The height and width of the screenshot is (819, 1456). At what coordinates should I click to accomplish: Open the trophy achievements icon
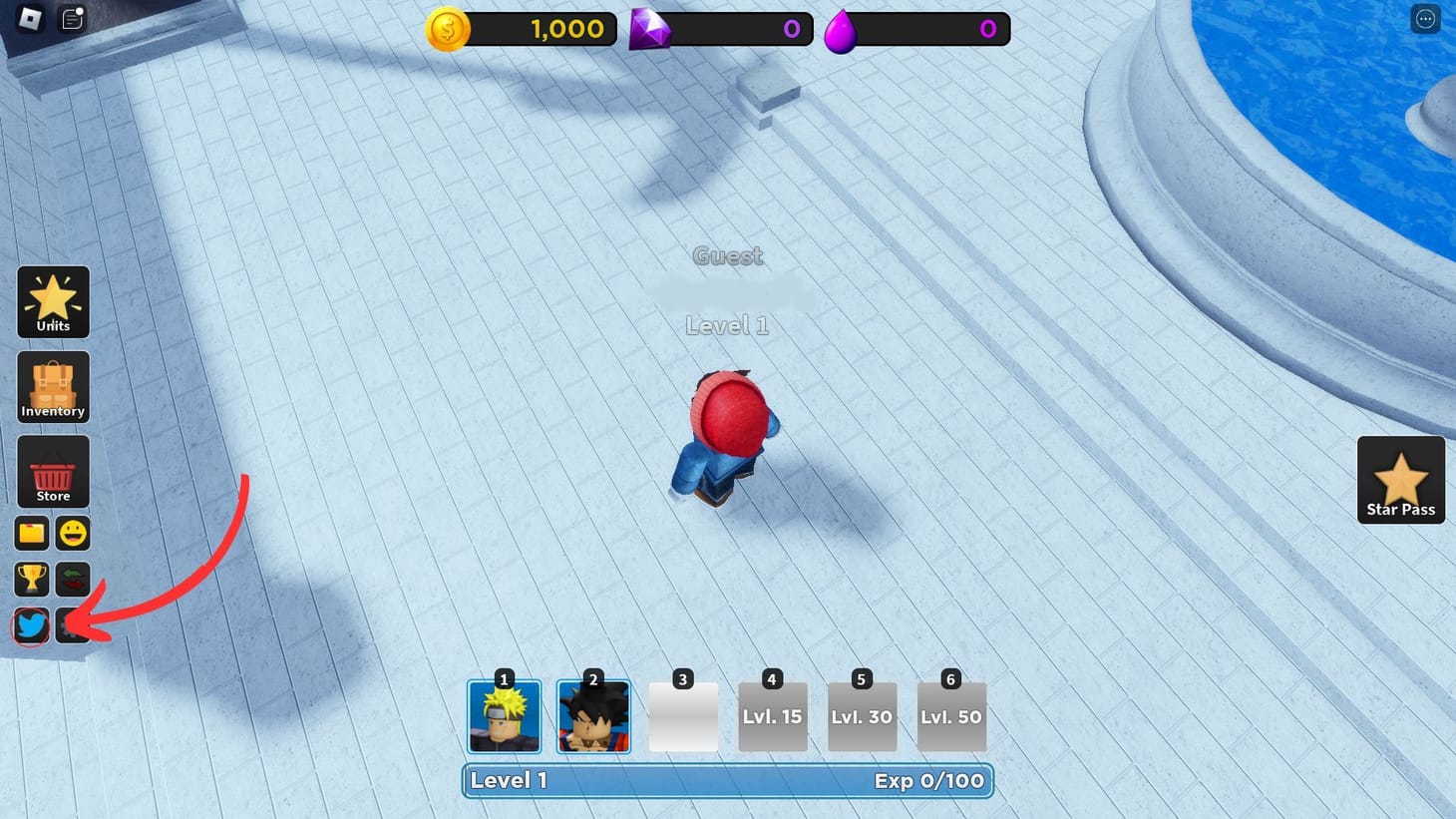click(x=31, y=579)
